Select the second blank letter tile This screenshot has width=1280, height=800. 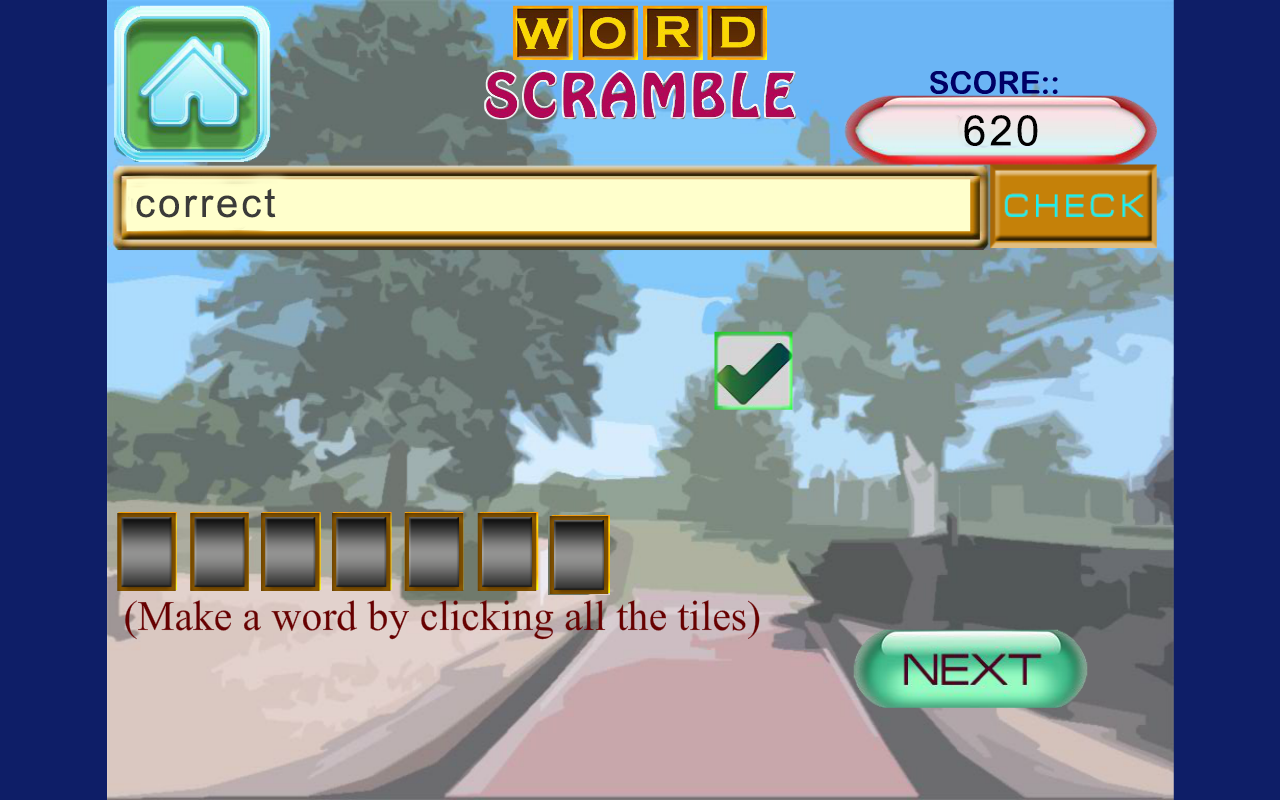point(219,551)
